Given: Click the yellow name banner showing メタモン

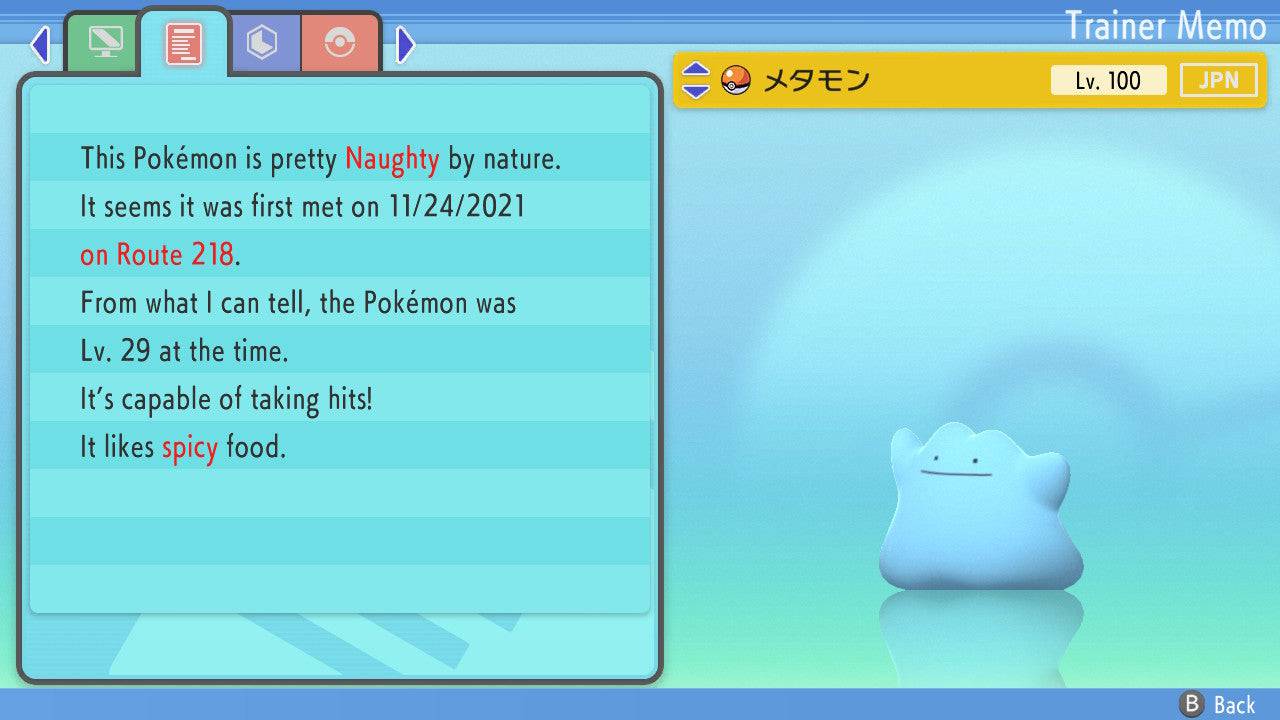Looking at the screenshot, I should click(x=900, y=80).
